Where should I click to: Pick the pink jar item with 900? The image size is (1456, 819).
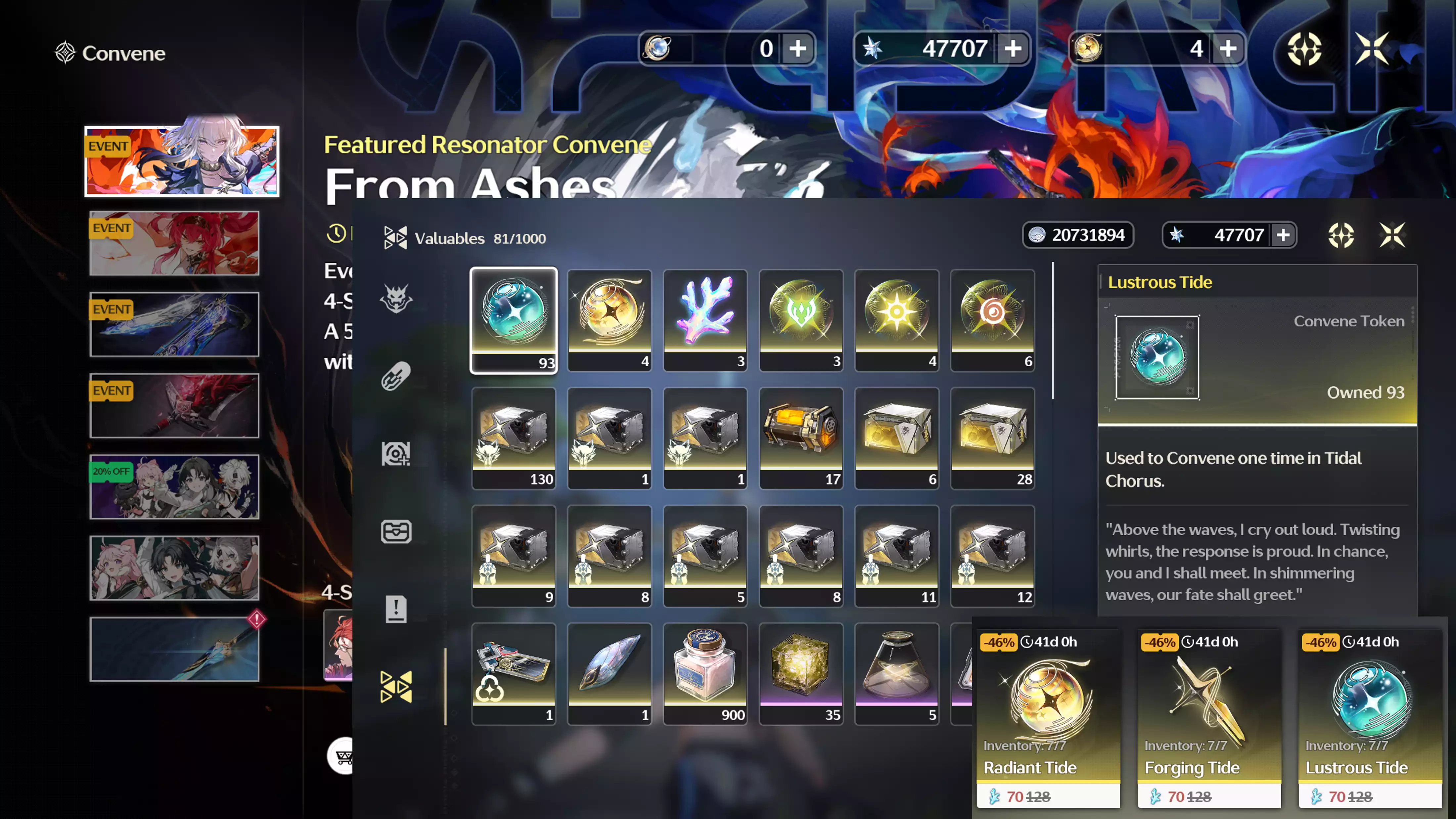coord(705,673)
